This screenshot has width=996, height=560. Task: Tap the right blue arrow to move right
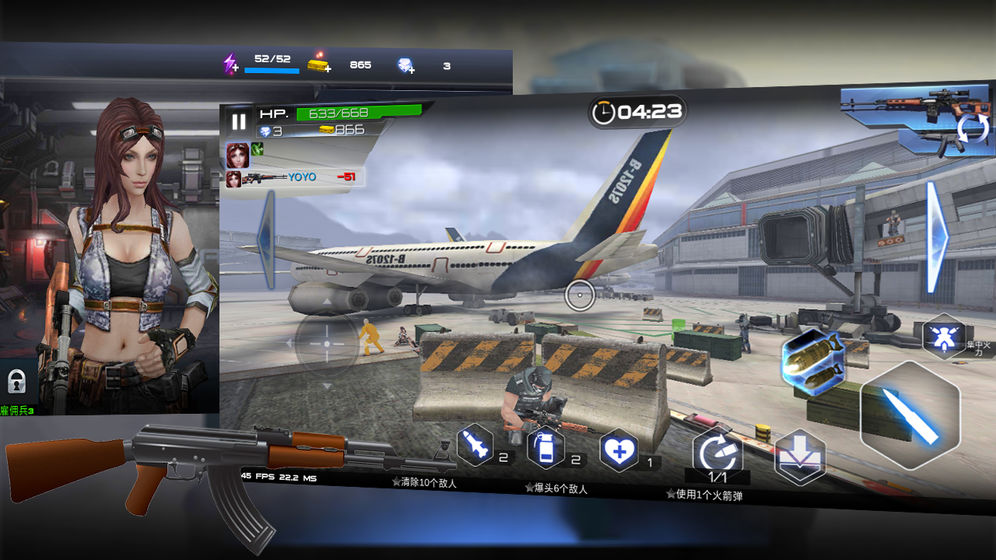pyautogui.click(x=937, y=236)
